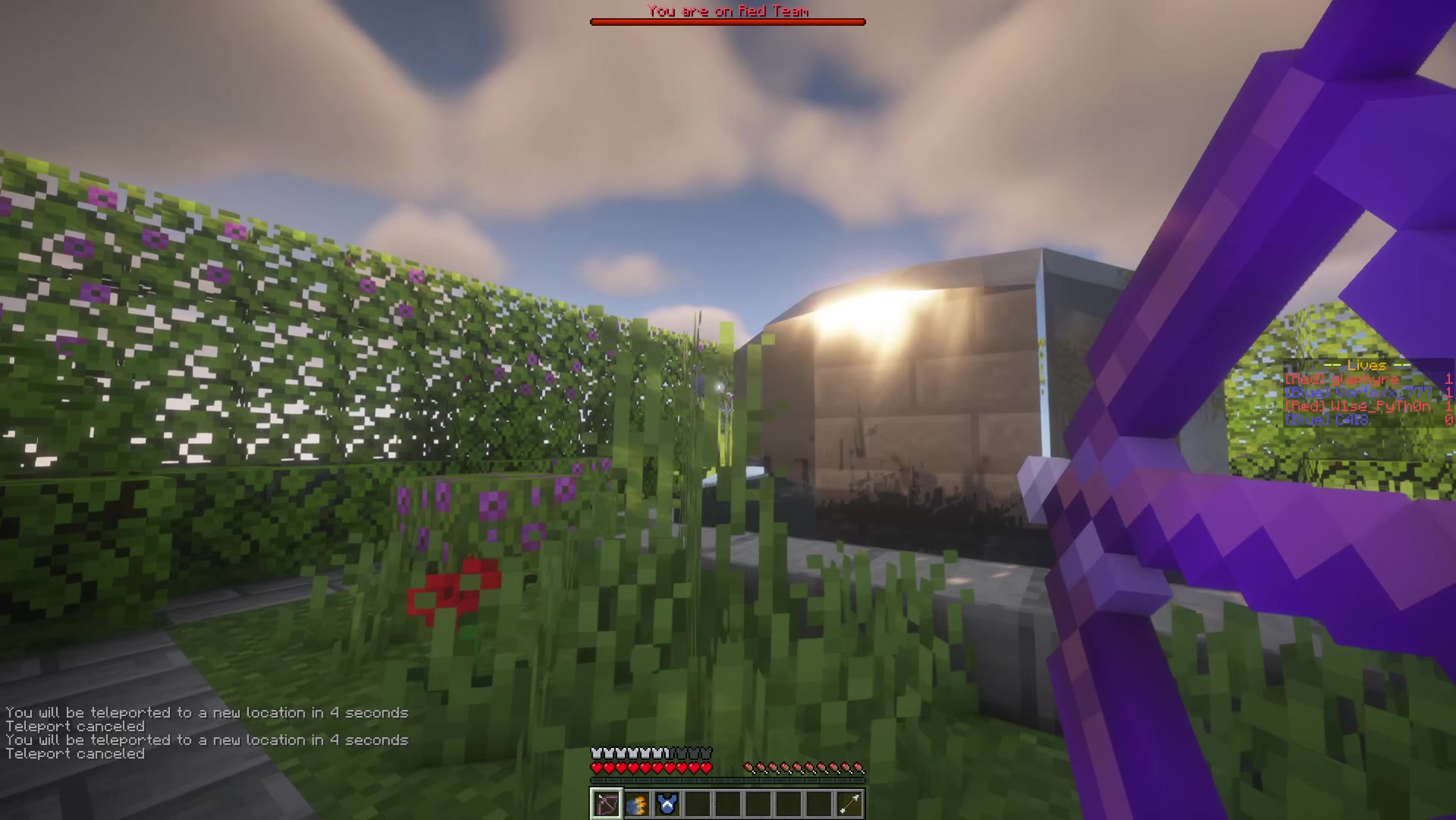Click the leftmost armor chestplate indicator
The height and width of the screenshot is (820, 1456).
tap(597, 753)
